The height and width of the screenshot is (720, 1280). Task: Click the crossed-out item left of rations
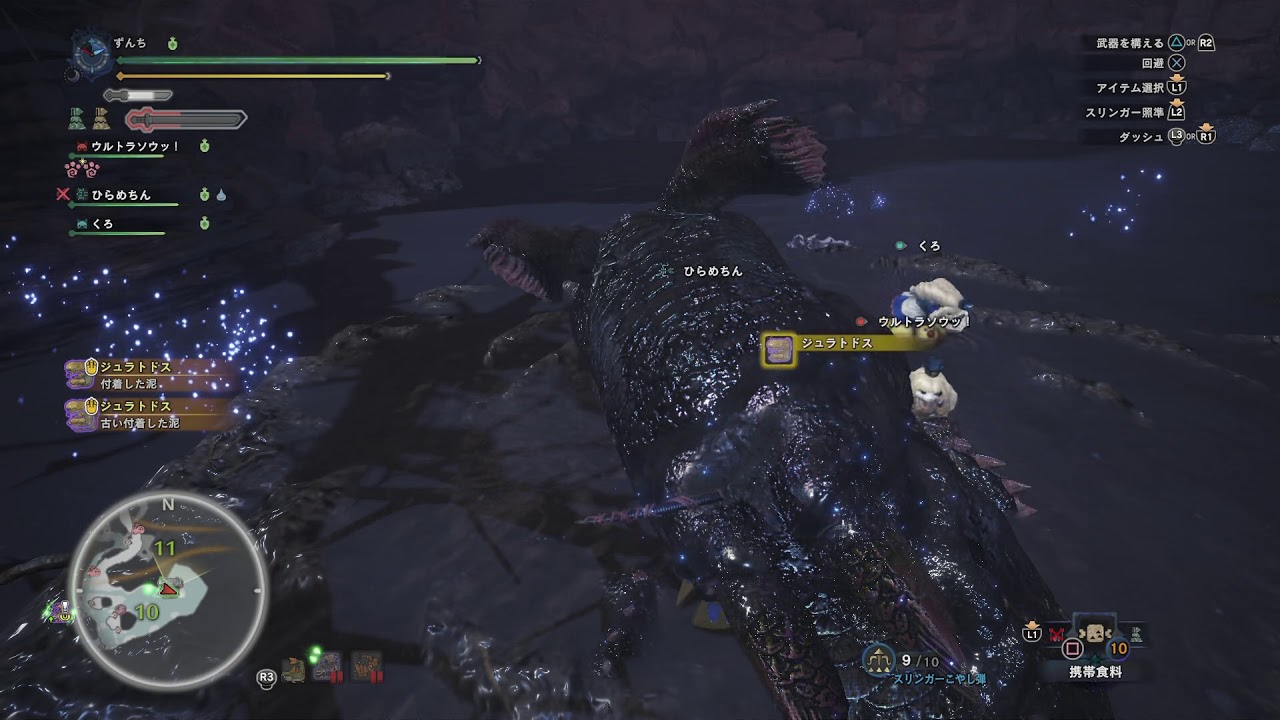coord(1056,633)
